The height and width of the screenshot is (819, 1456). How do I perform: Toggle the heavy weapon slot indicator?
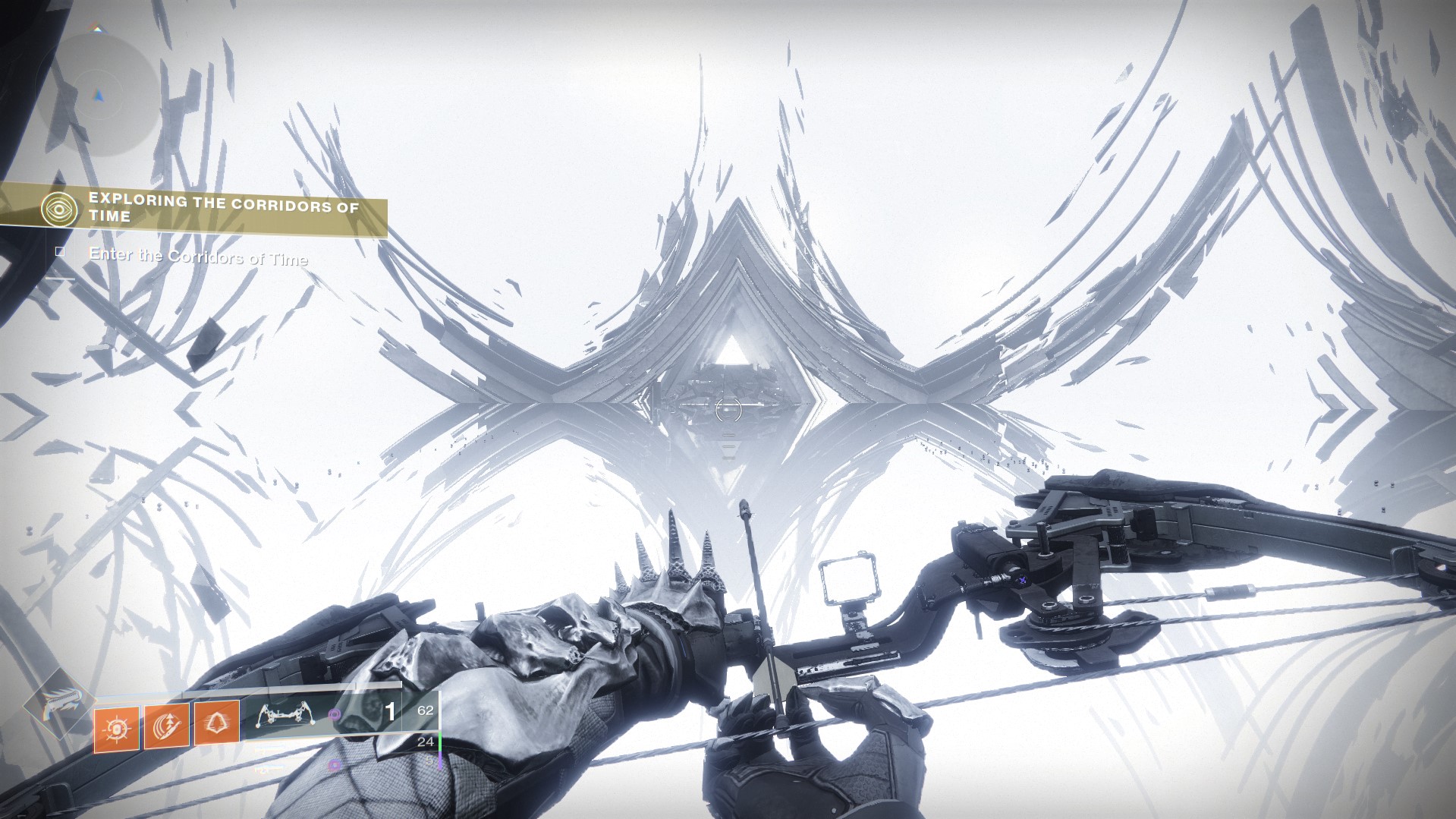[x=439, y=763]
